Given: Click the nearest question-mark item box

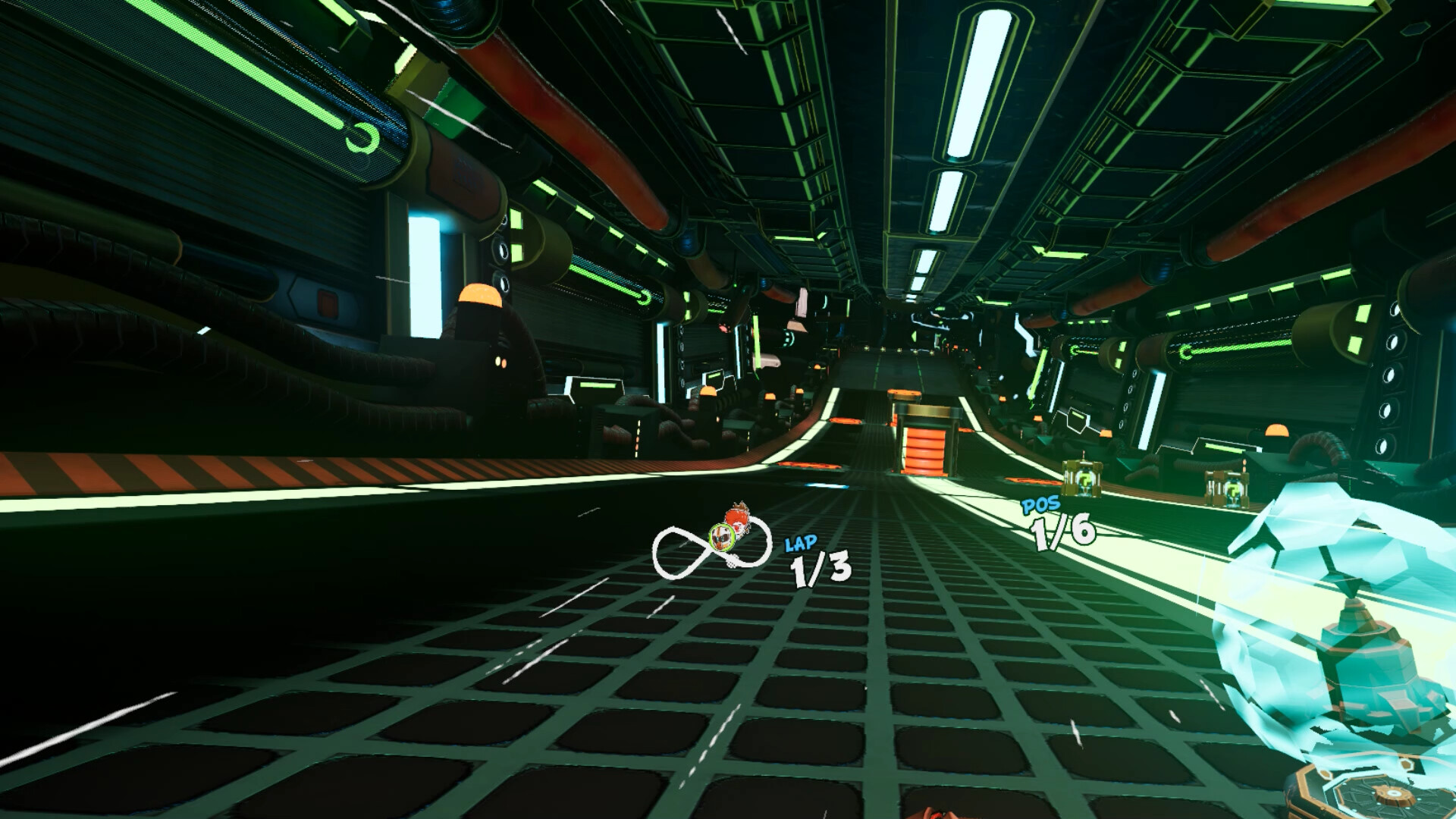Looking at the screenshot, I should point(1082,481).
